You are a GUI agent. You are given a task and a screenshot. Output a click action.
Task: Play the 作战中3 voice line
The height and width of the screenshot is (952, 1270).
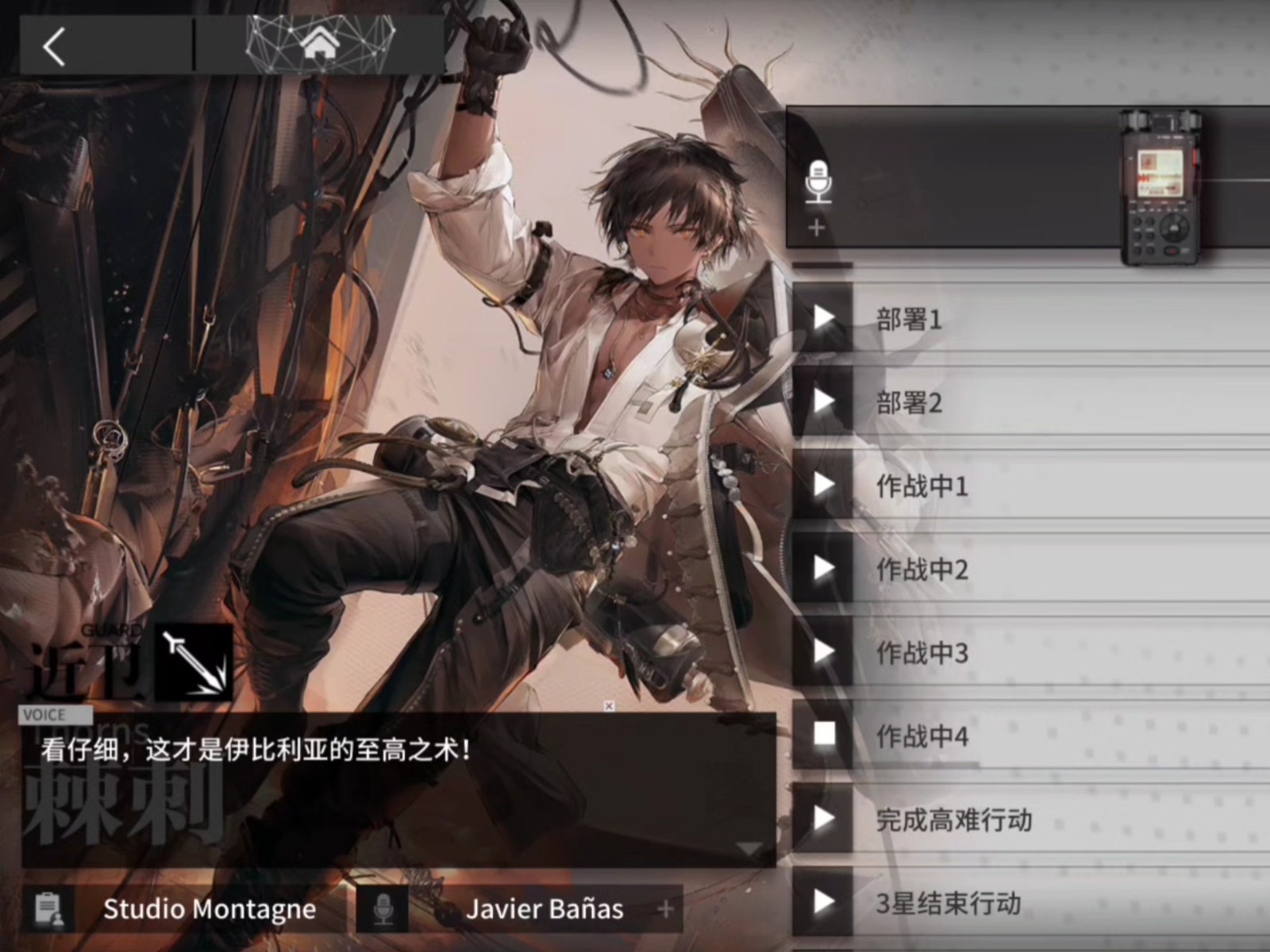tap(823, 652)
